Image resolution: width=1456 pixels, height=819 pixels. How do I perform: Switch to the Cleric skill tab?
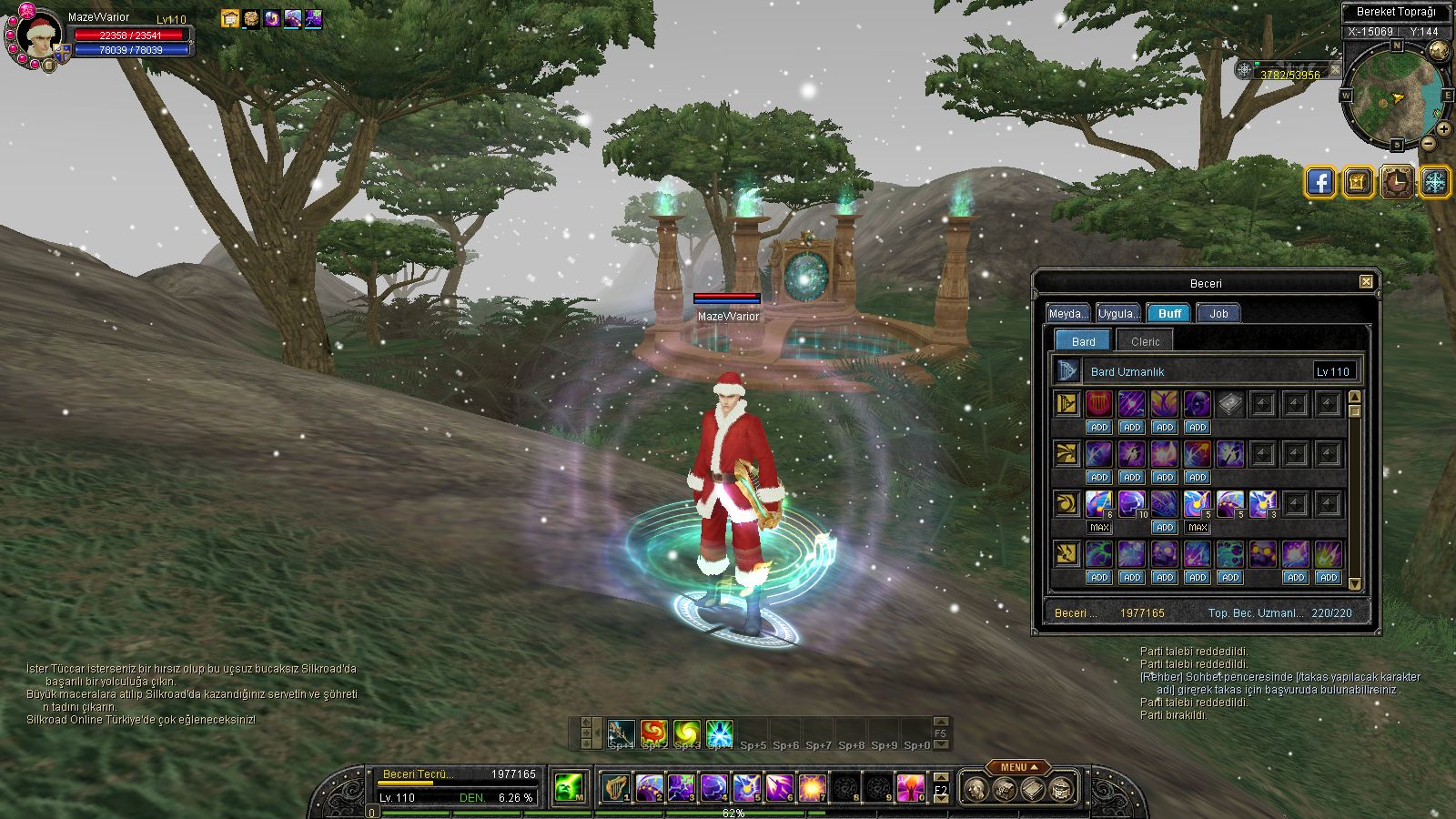(1145, 341)
